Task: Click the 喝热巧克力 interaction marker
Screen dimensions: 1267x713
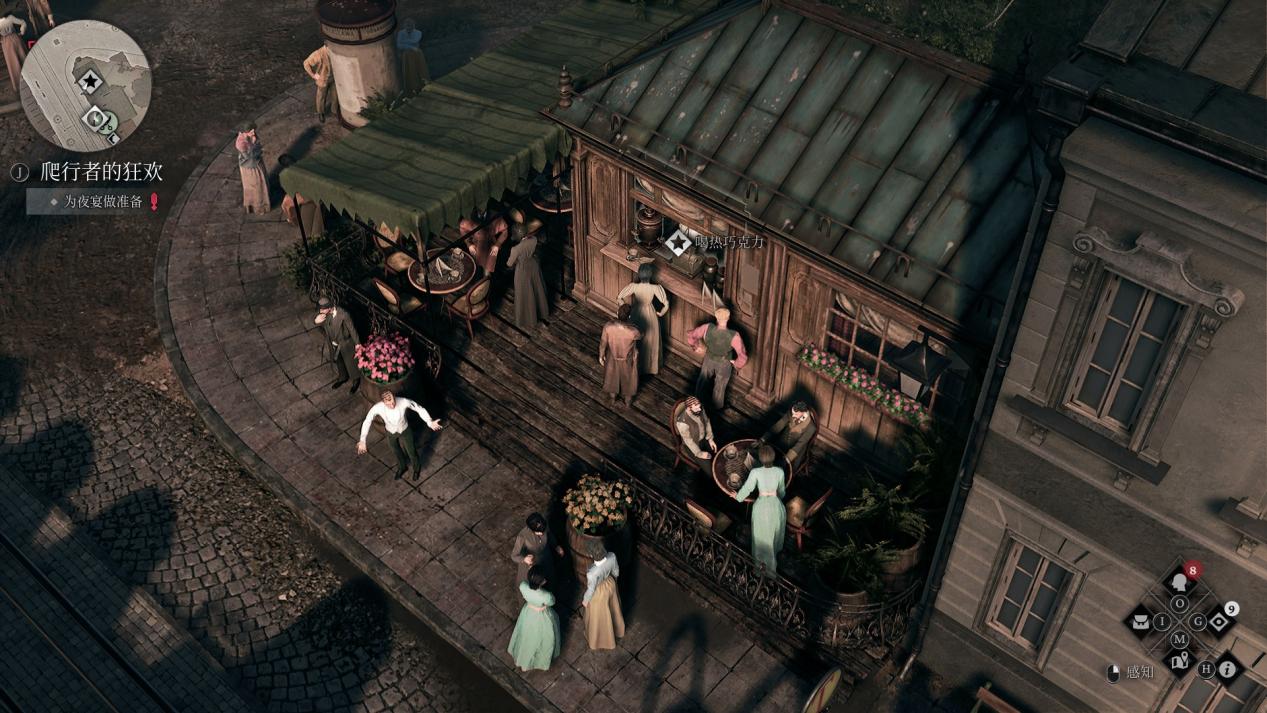Action: tap(679, 241)
